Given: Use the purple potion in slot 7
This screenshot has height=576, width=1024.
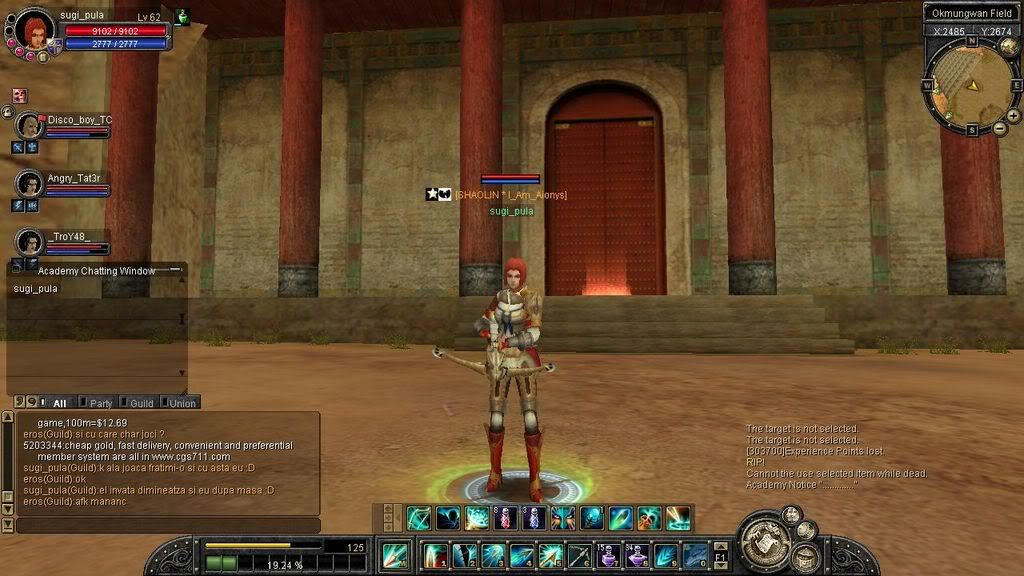Looking at the screenshot, I should click(608, 555).
